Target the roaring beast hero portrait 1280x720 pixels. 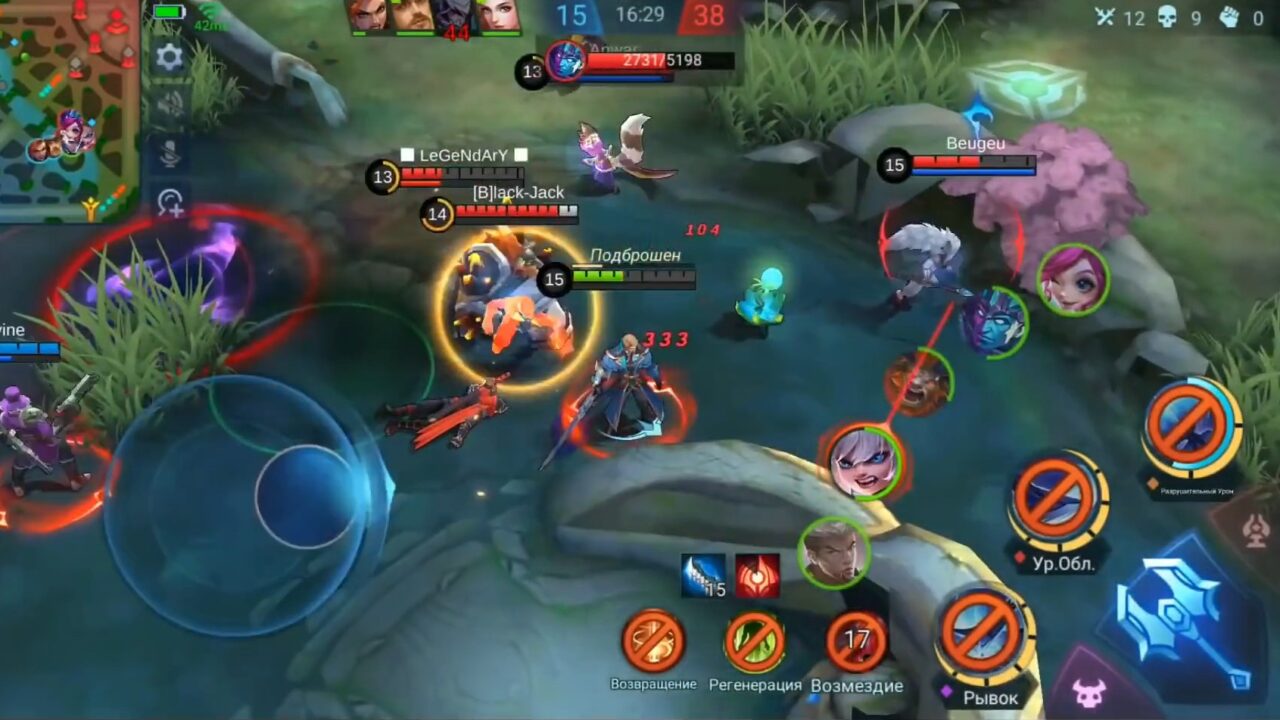click(917, 382)
